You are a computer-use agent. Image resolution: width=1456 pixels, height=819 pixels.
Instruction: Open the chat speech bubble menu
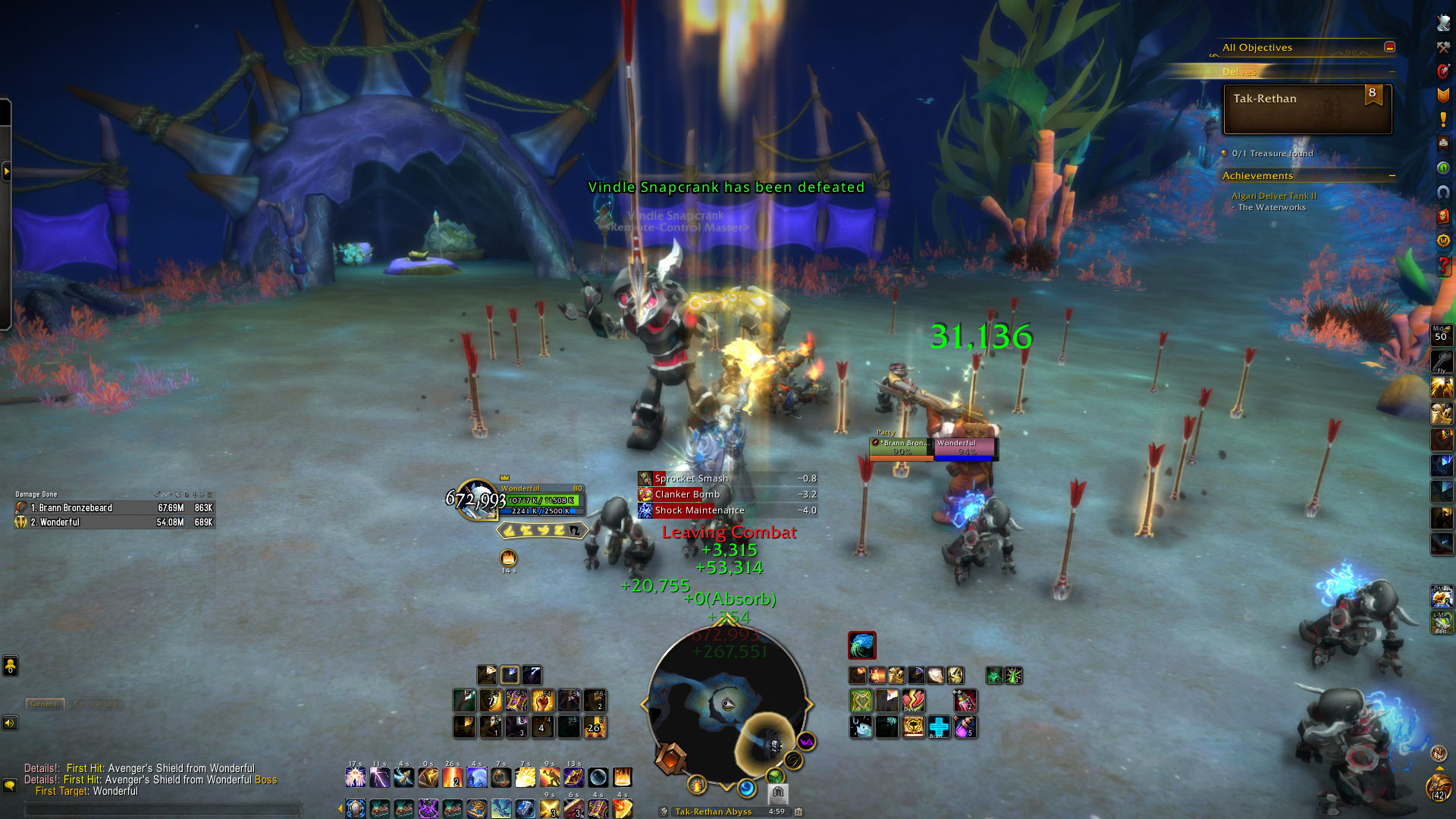click(x=10, y=785)
